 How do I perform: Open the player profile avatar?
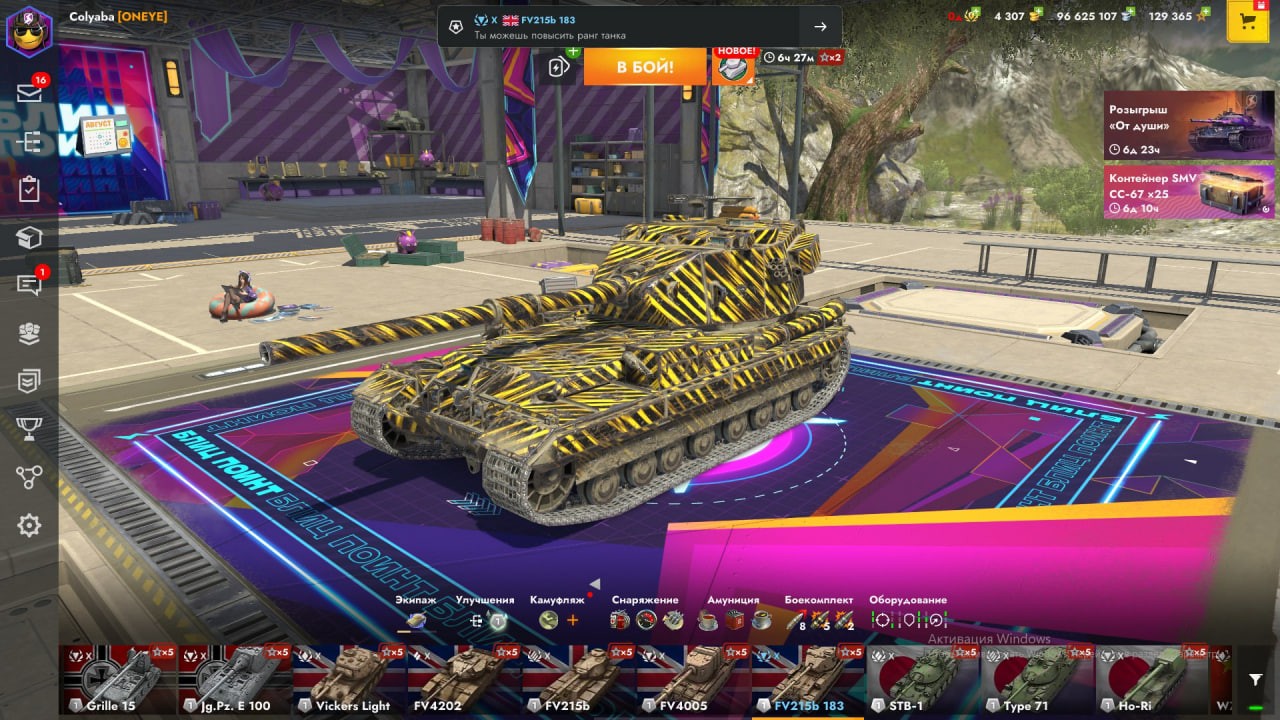click(x=29, y=30)
